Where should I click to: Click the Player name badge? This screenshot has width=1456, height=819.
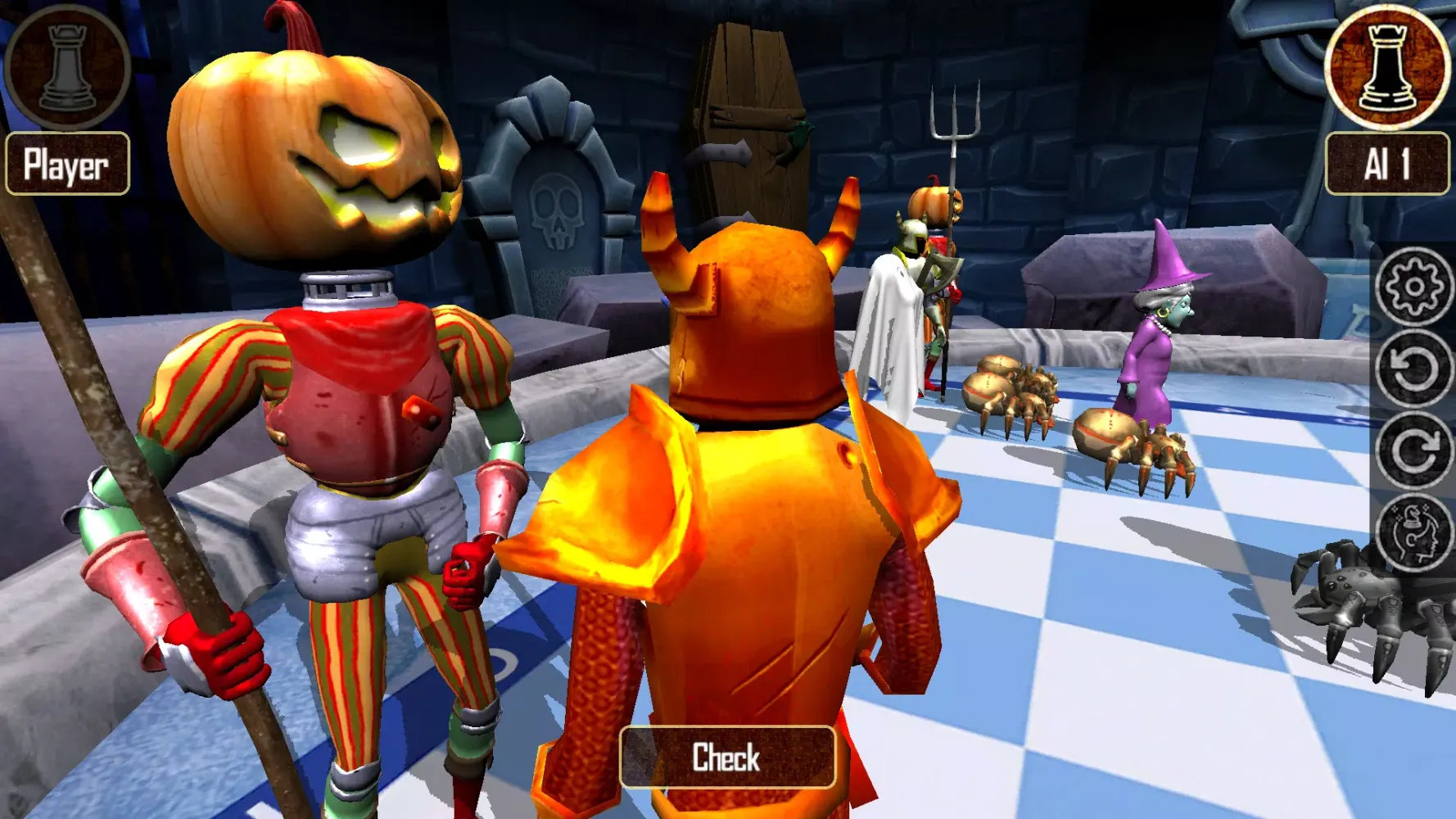tap(67, 164)
